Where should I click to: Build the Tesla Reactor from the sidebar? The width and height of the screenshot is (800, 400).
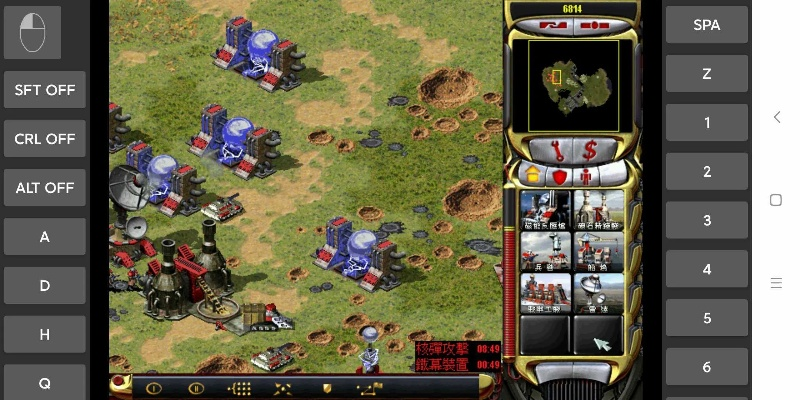coord(546,210)
